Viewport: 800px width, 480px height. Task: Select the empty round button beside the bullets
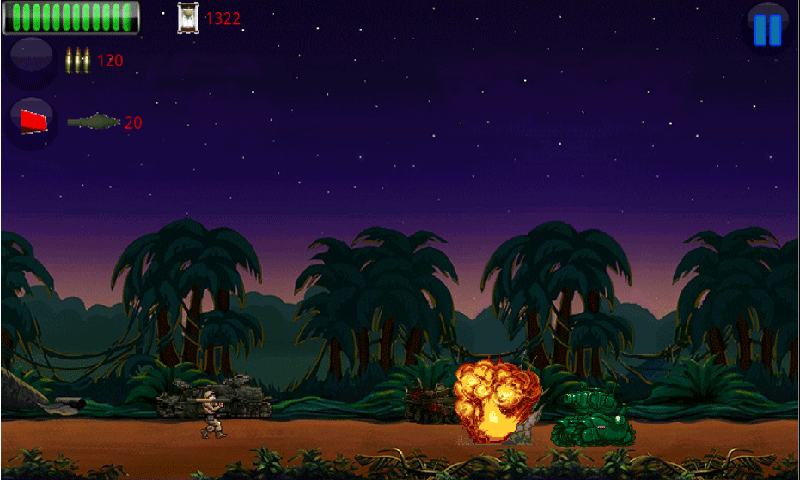click(x=32, y=60)
